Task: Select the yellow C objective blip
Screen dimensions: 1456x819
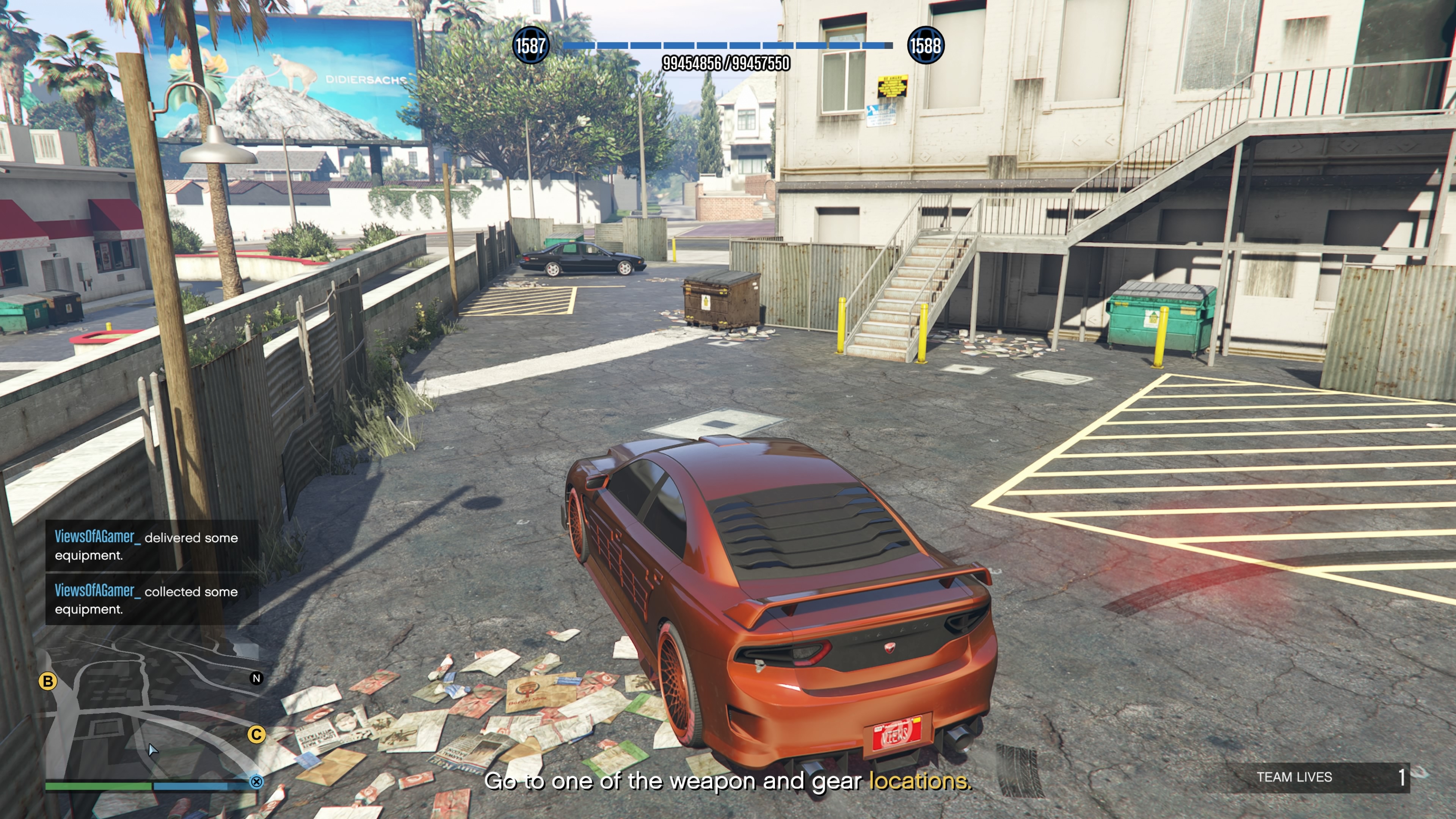Action: click(x=257, y=734)
